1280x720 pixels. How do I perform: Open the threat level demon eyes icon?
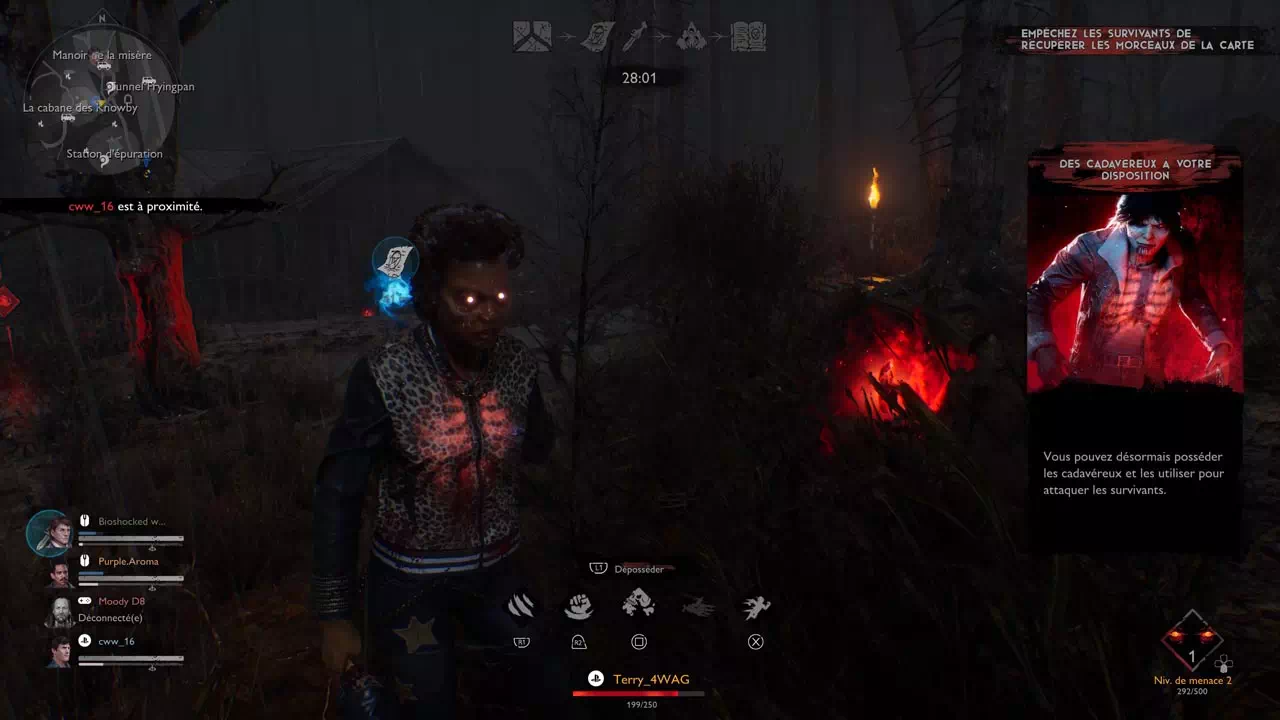pos(1192,641)
